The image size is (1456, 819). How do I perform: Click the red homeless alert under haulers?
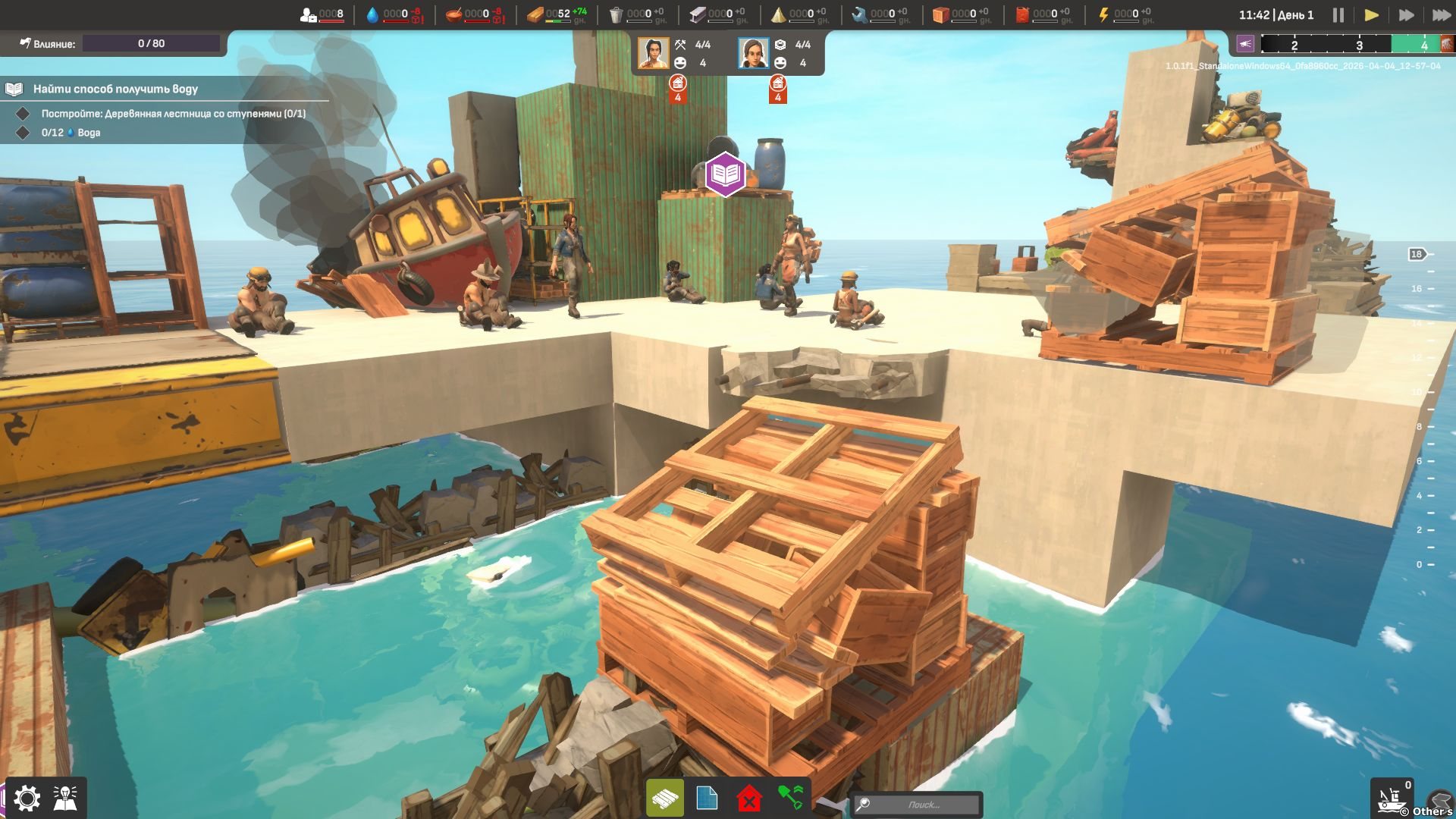777,88
